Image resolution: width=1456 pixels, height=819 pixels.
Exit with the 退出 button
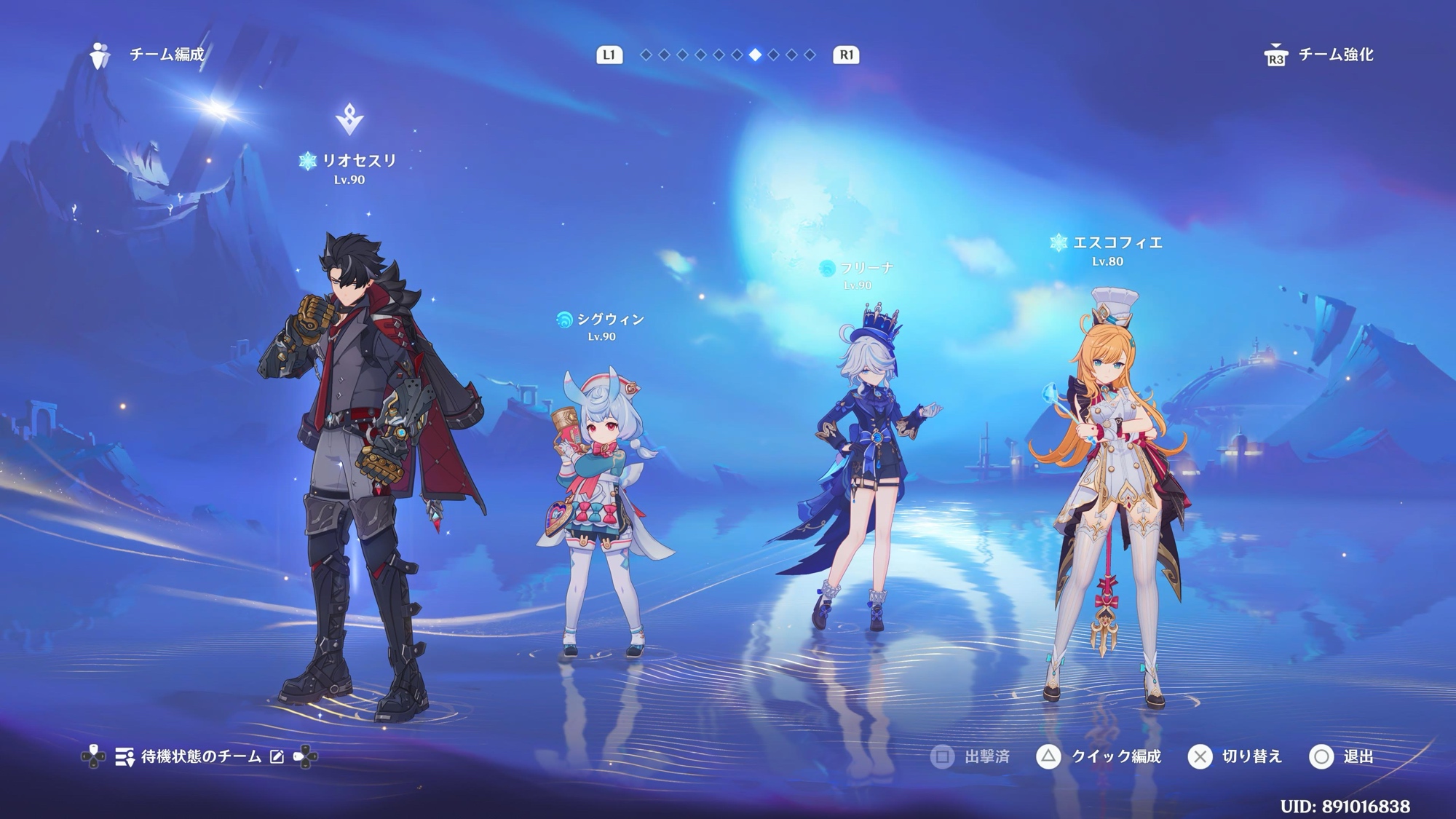point(1341,757)
